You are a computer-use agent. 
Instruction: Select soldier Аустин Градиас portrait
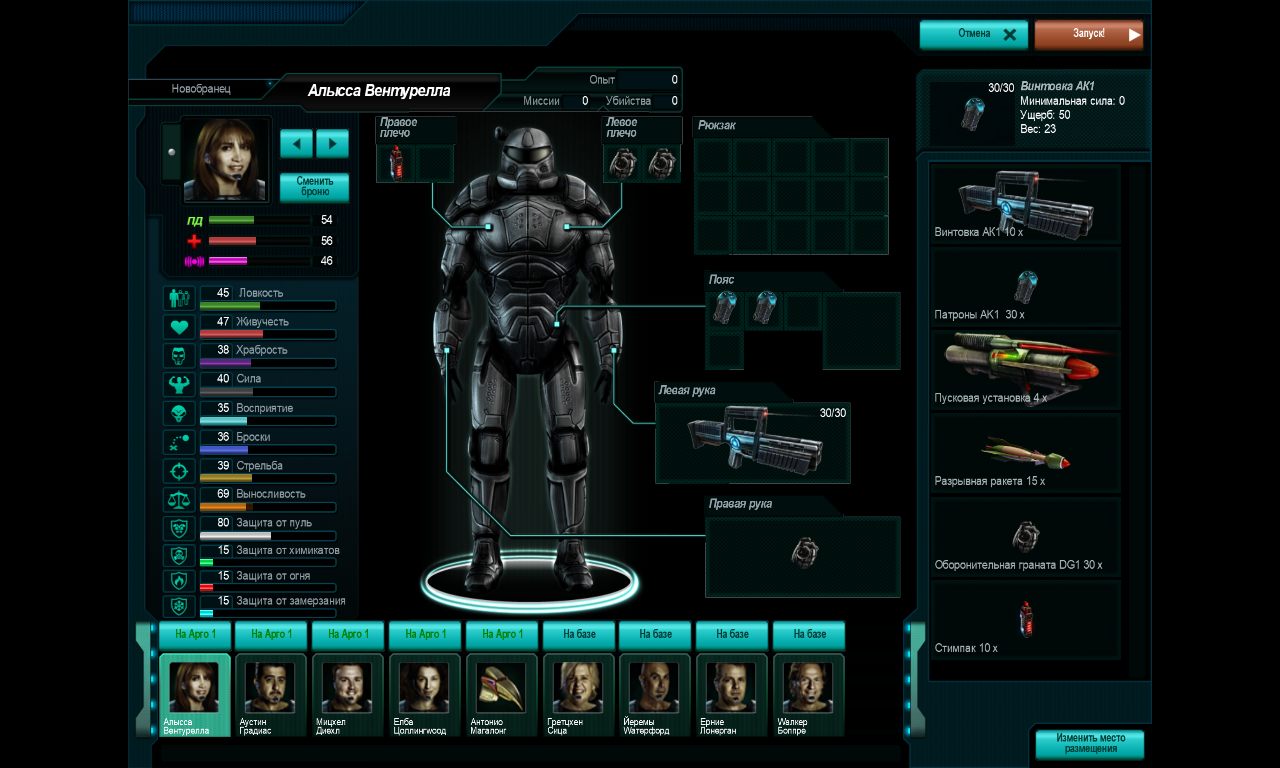tap(271, 690)
